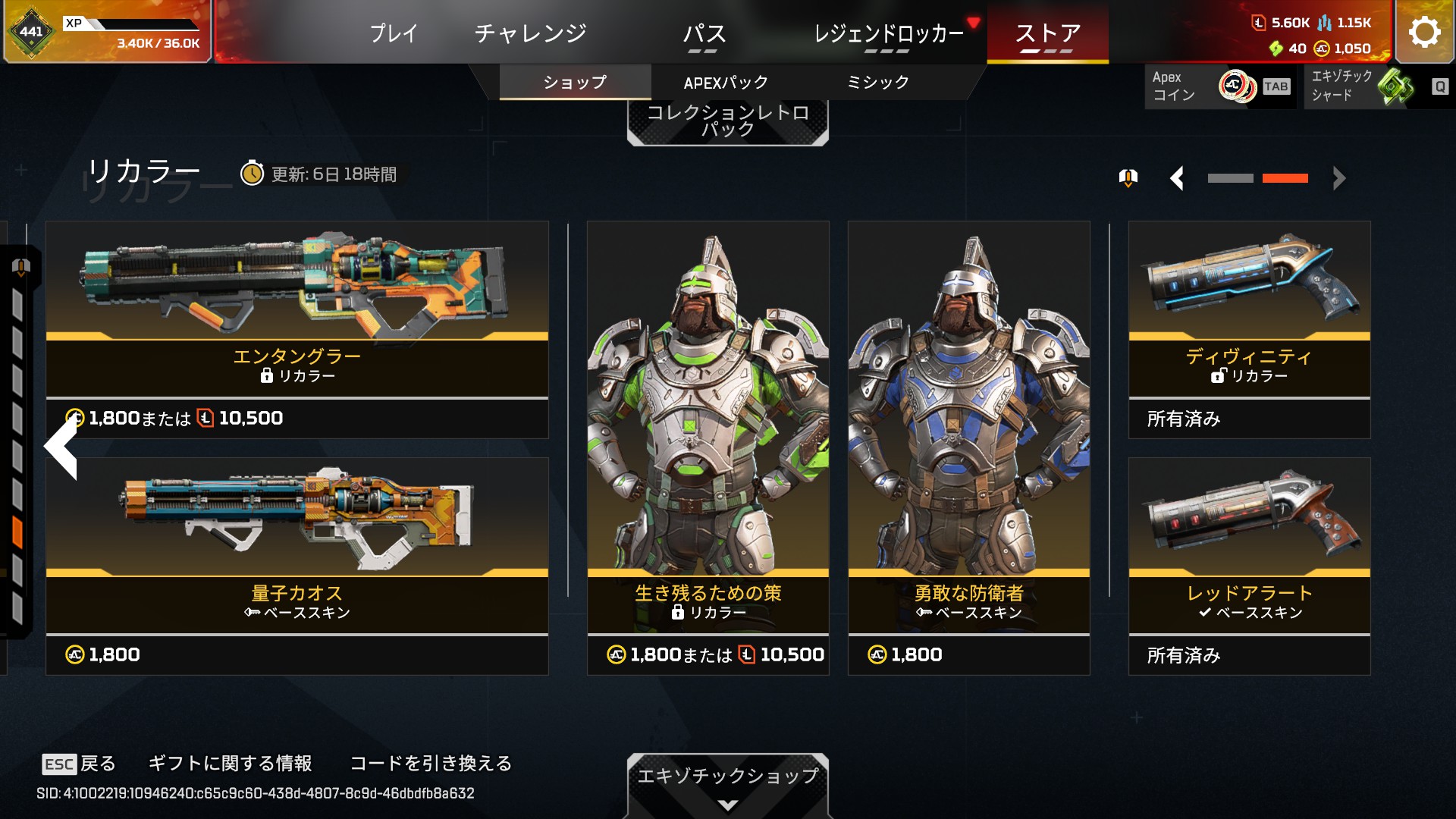This screenshot has height=819, width=1456.
Task: Show the ミシック sub-tab
Action: click(x=877, y=83)
